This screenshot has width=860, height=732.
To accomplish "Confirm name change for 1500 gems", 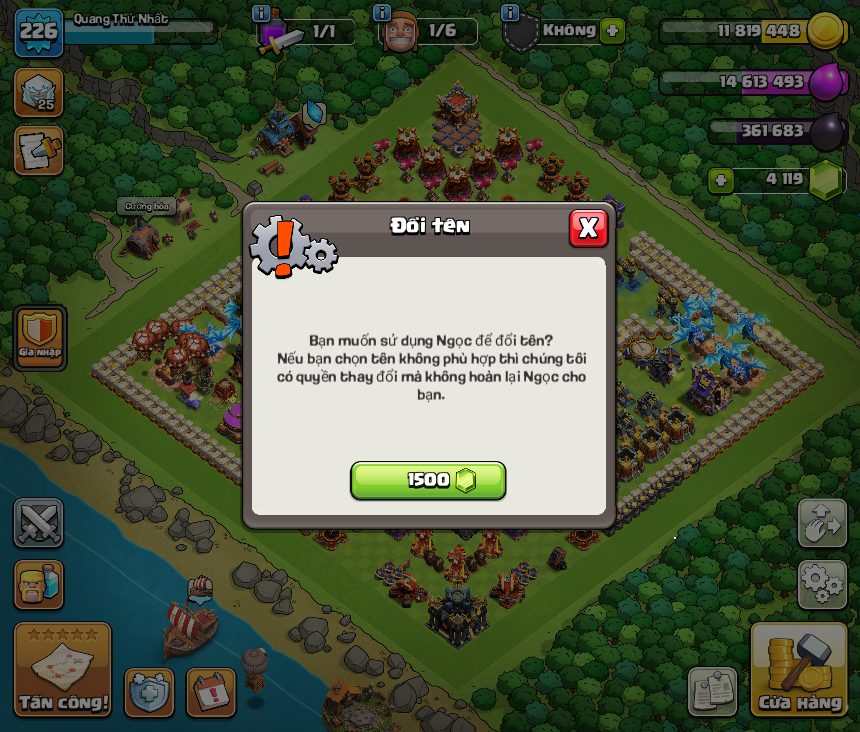I will pos(428,480).
